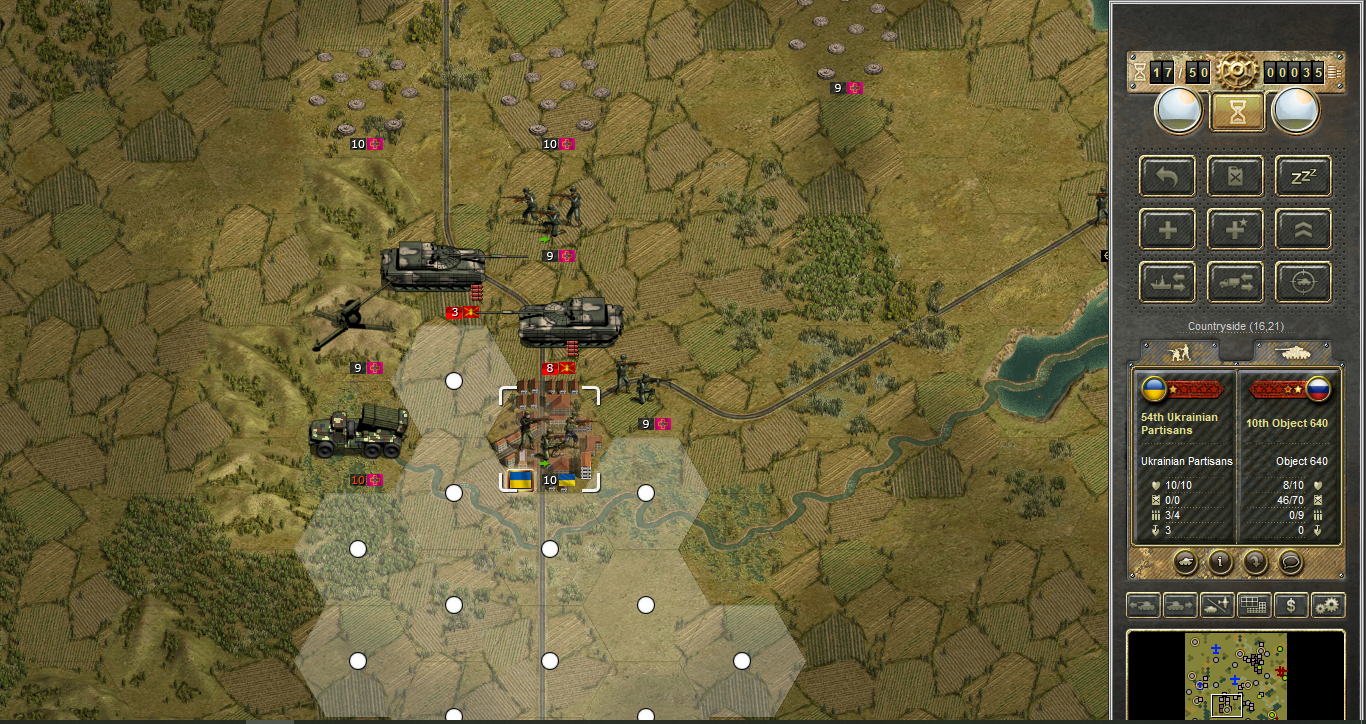
Task: Activate the tank crosshair button
Action: (1303, 283)
